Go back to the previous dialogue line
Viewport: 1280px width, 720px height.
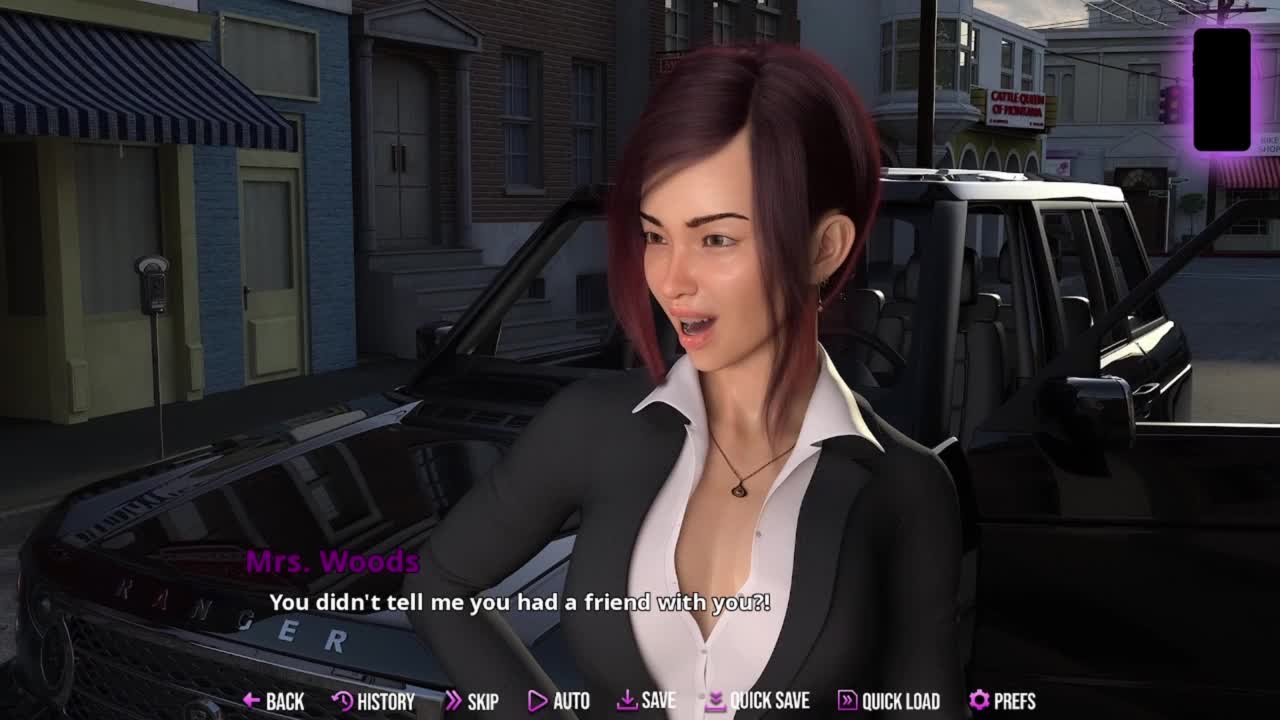(x=273, y=701)
